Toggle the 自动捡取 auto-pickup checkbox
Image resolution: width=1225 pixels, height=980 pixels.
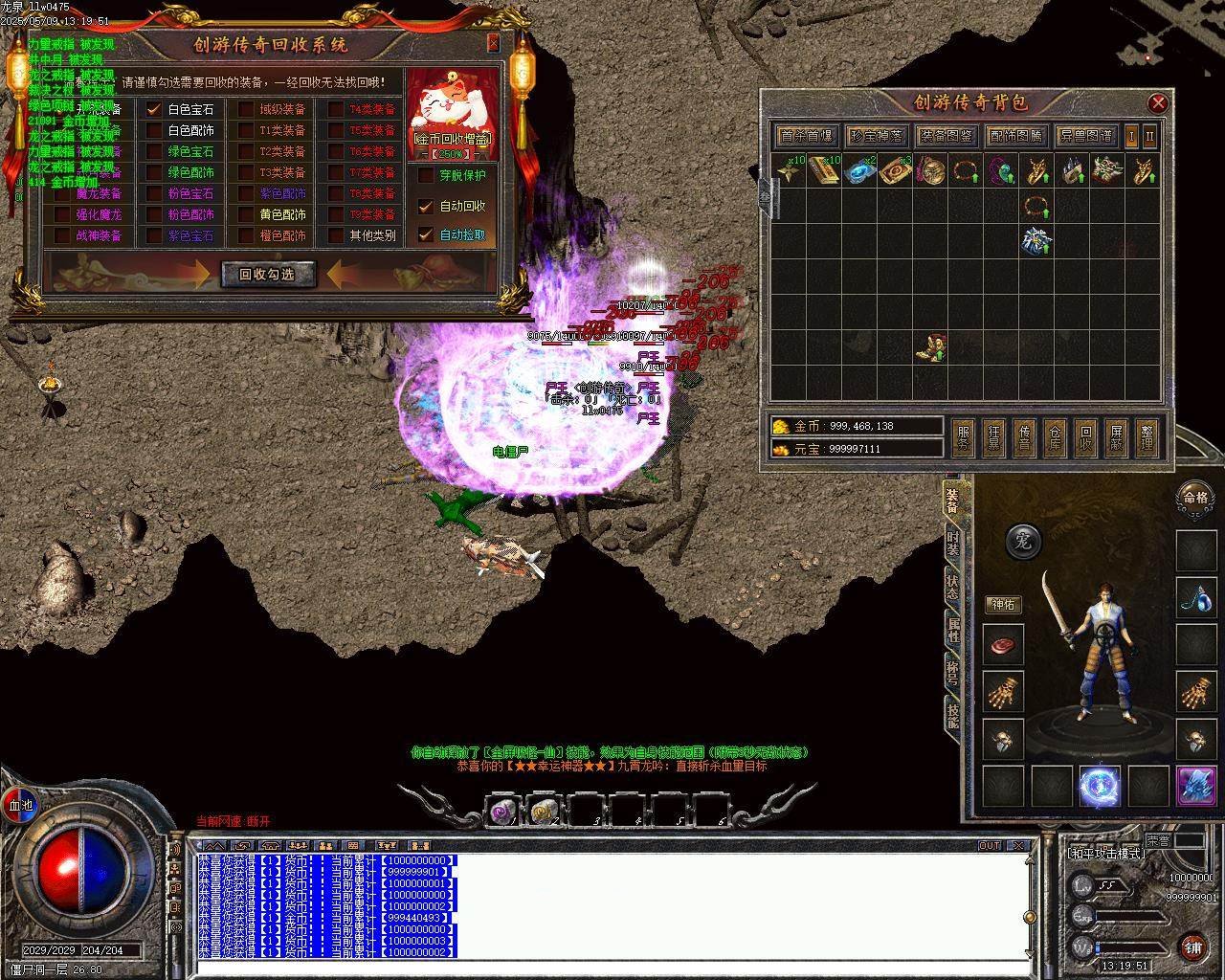426,234
